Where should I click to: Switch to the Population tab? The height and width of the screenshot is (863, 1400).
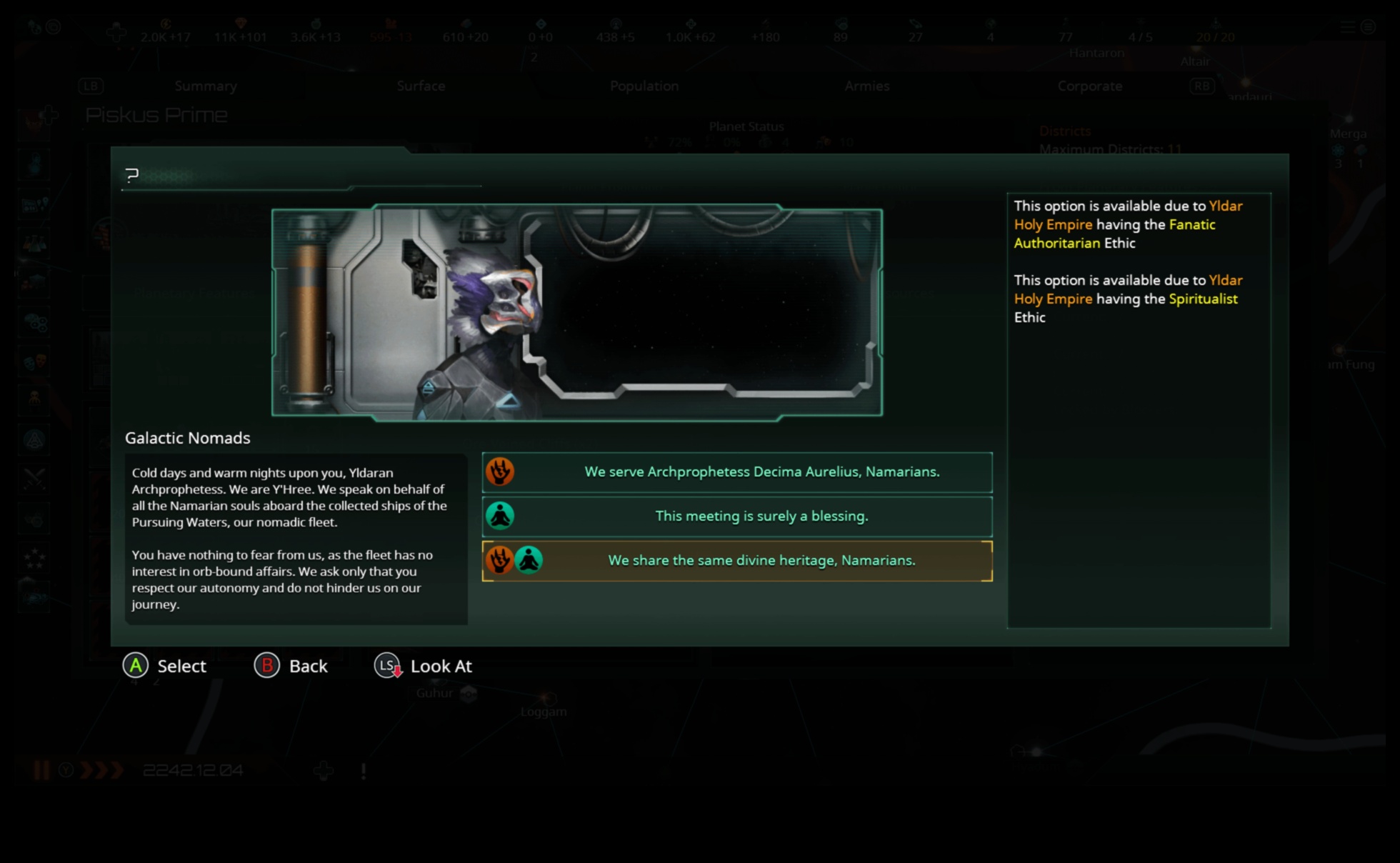point(644,86)
